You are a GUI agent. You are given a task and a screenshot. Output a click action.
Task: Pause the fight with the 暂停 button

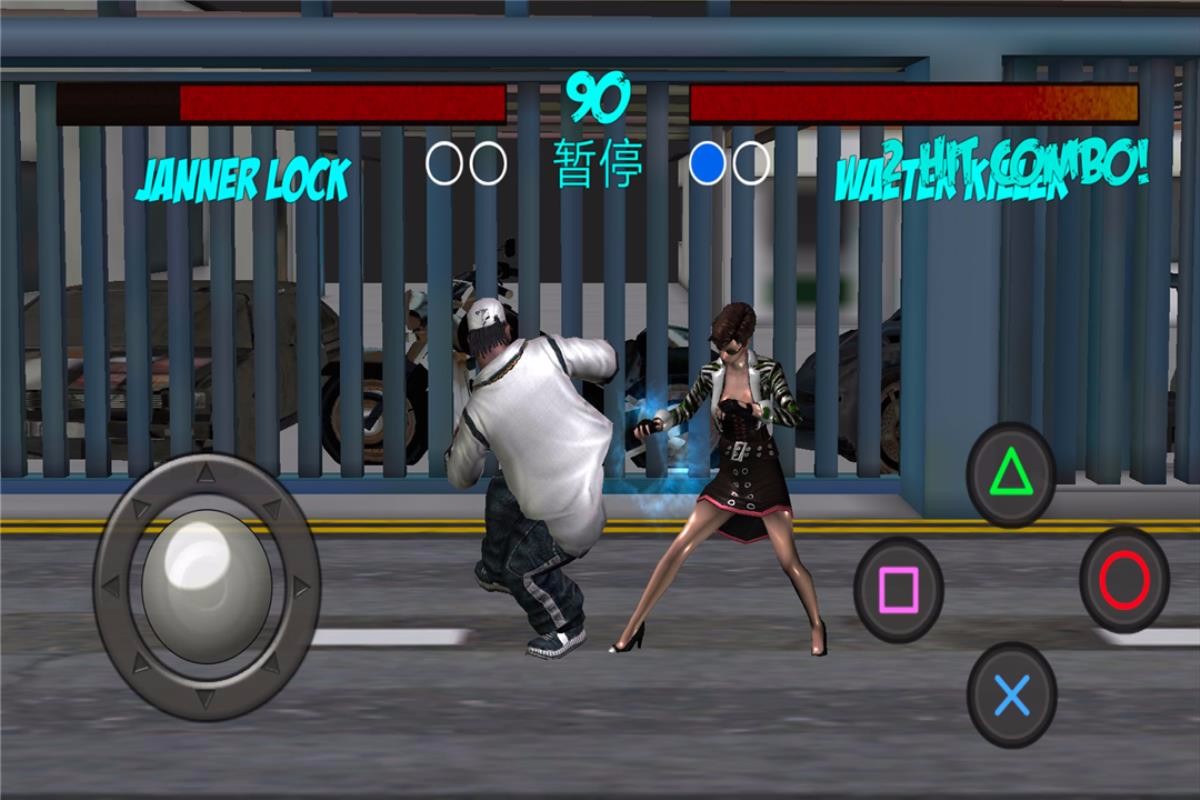[x=598, y=164]
